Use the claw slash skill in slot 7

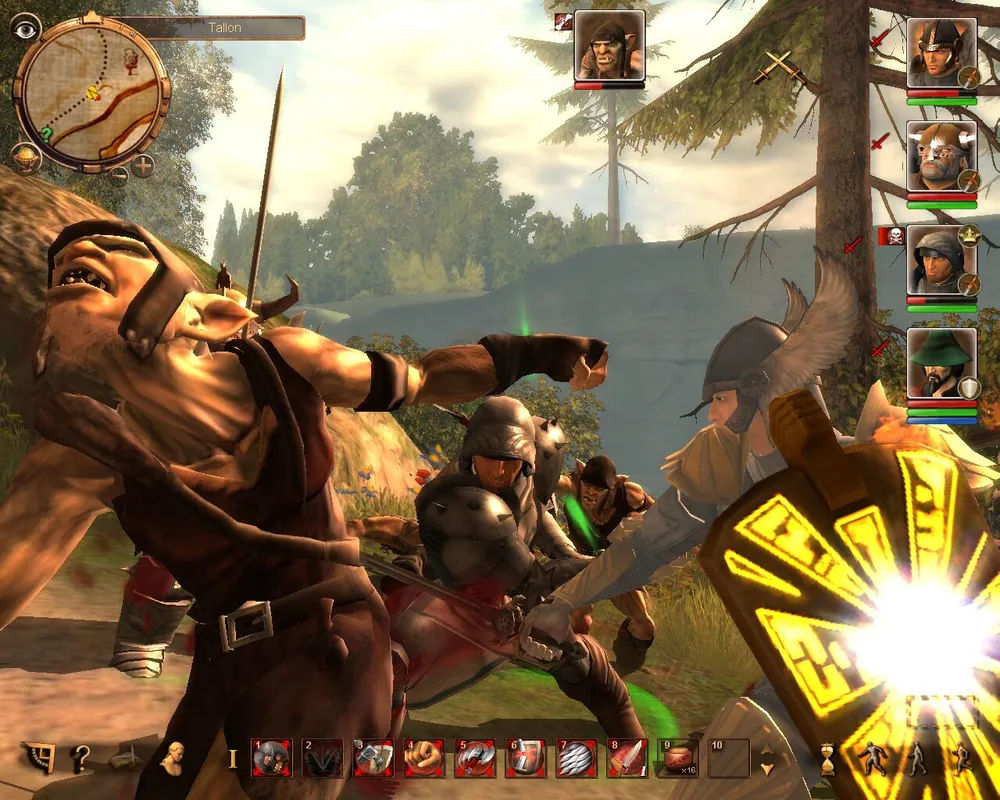click(576, 759)
